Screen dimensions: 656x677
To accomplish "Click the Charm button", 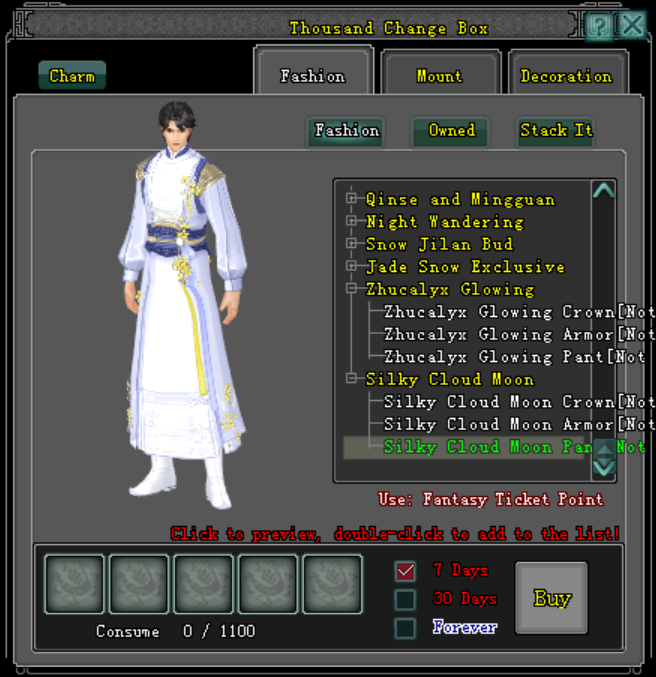I will 72,76.
